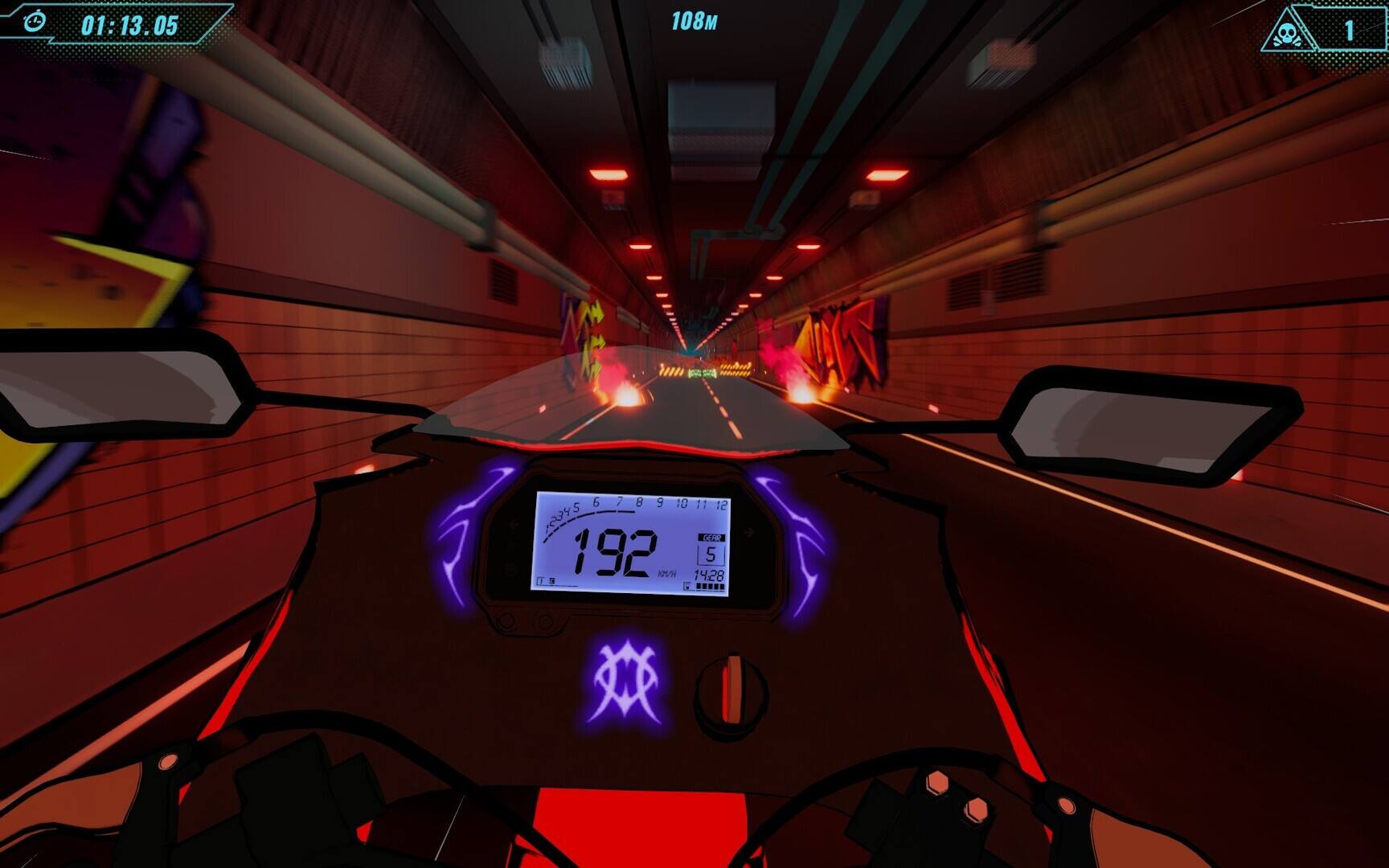Select the fuel pump symbol on the display
Screen dimensions: 1389x868
coord(687,585)
